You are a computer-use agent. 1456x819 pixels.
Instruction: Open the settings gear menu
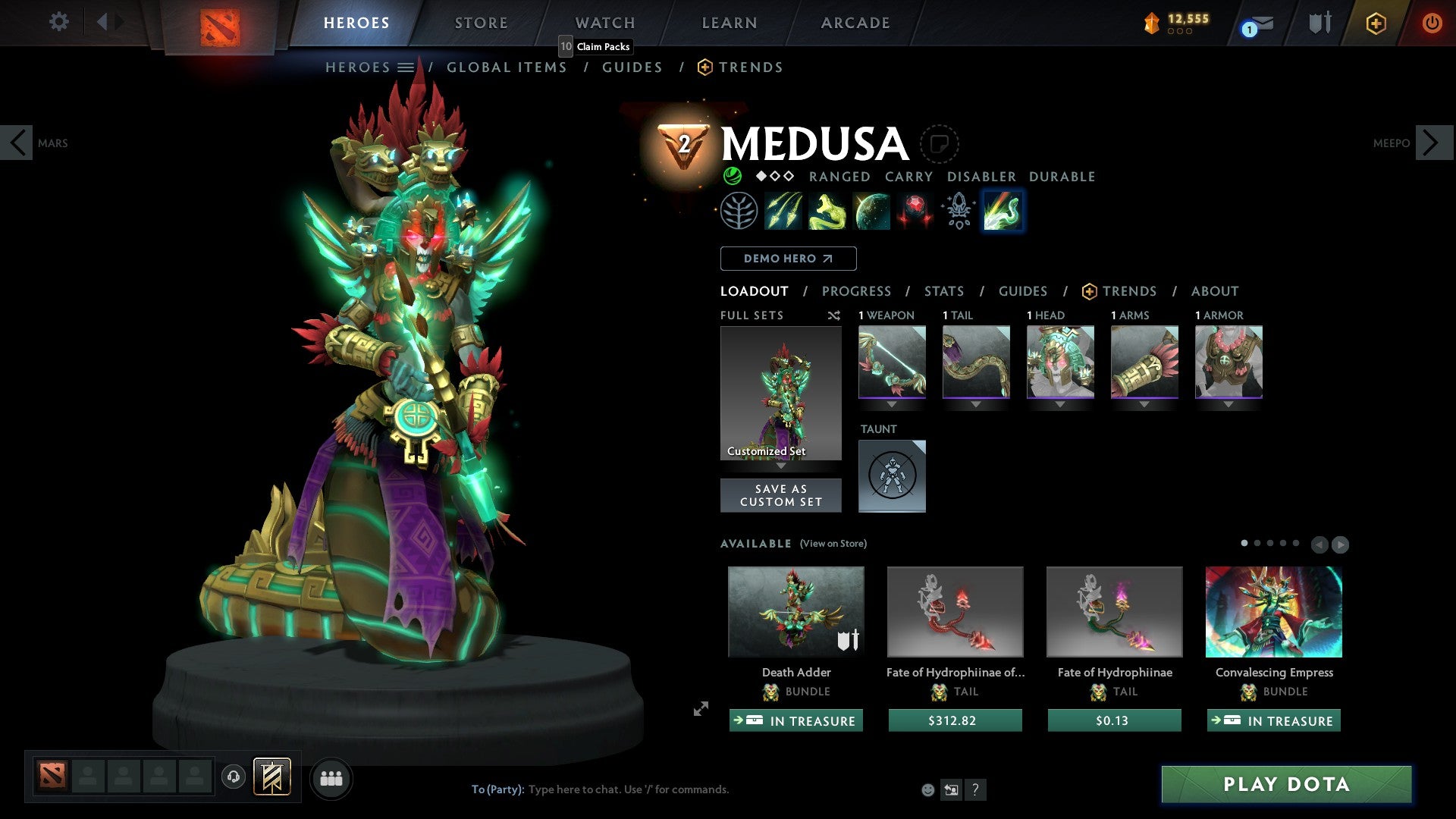tap(58, 22)
